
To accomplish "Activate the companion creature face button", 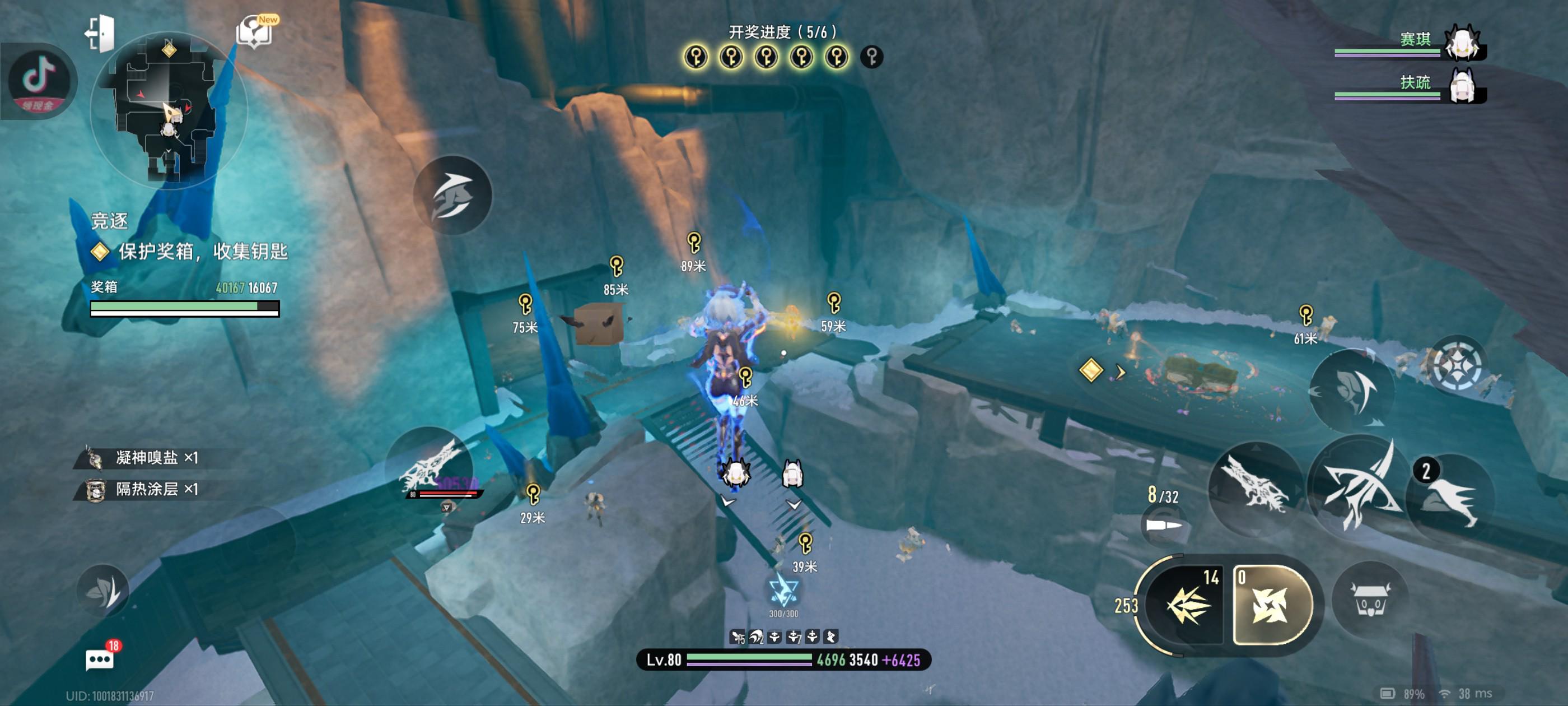I will [x=1370, y=599].
